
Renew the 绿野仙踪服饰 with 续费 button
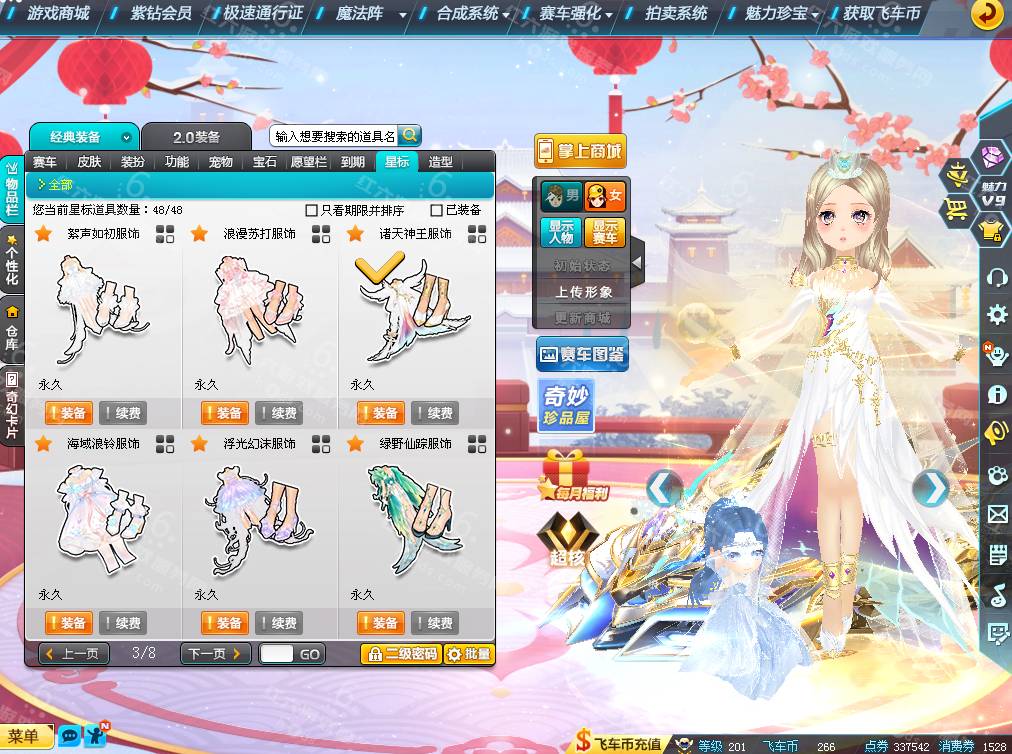point(434,623)
